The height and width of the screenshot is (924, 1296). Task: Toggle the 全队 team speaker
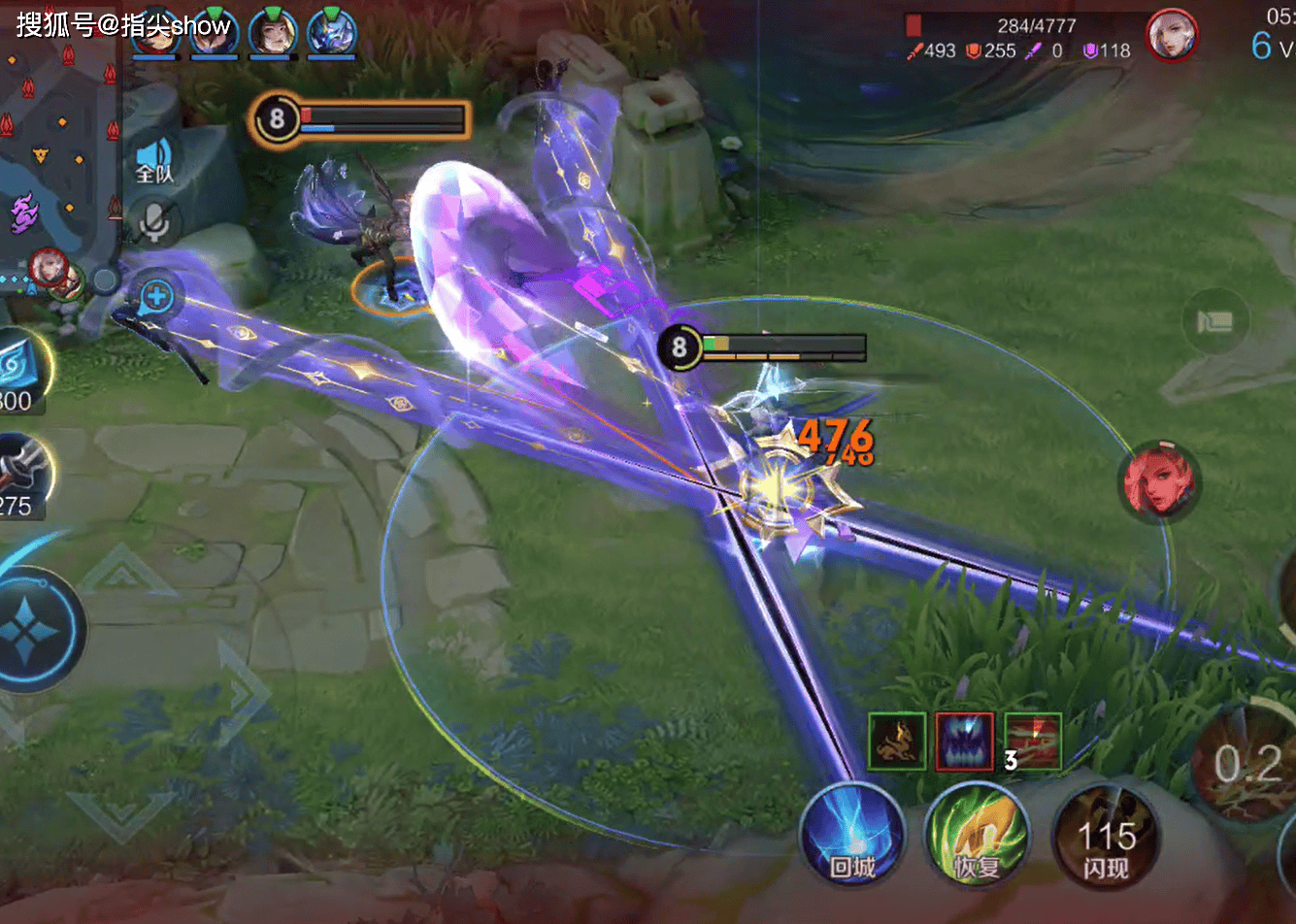tap(154, 160)
